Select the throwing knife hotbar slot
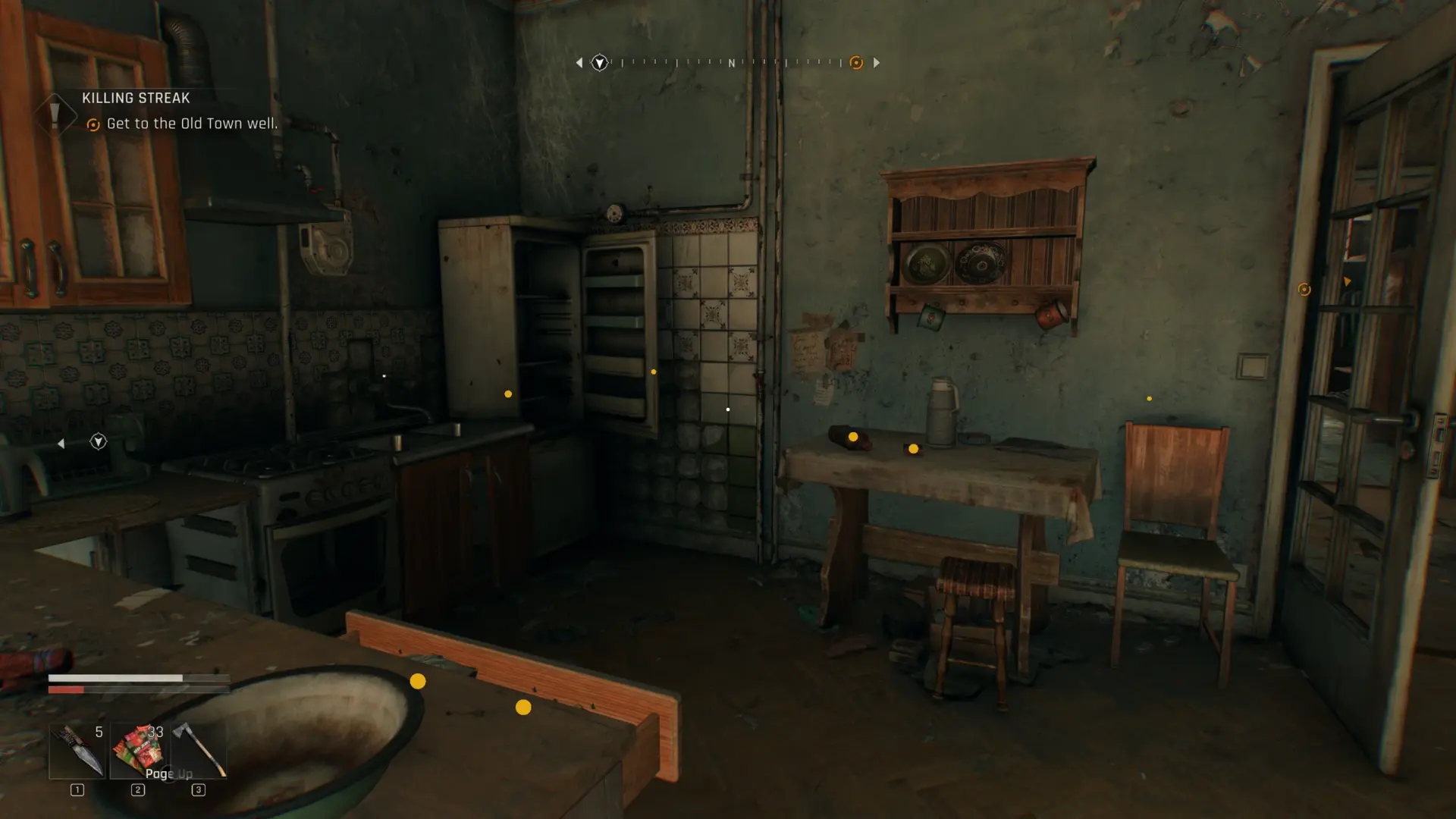 (77, 751)
